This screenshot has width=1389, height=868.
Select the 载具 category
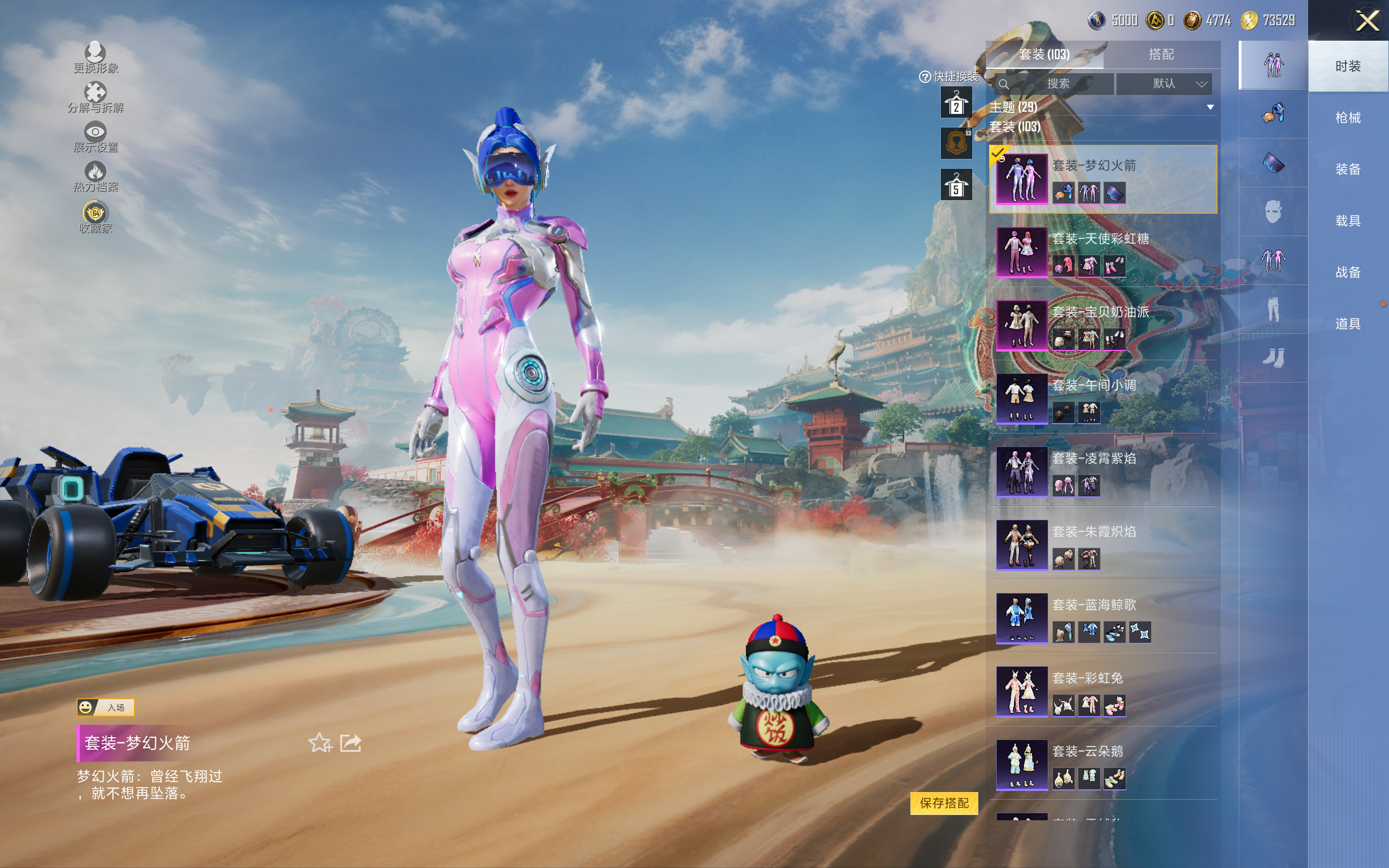tap(1347, 221)
